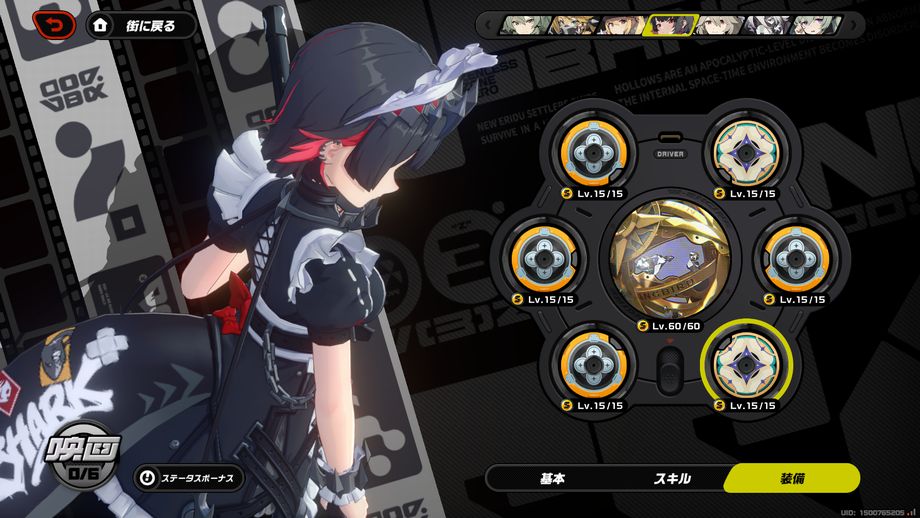Viewport: 920px width, 518px height.
Task: Select the highlighted black-and-red-haired character portrait
Action: [x=668, y=25]
